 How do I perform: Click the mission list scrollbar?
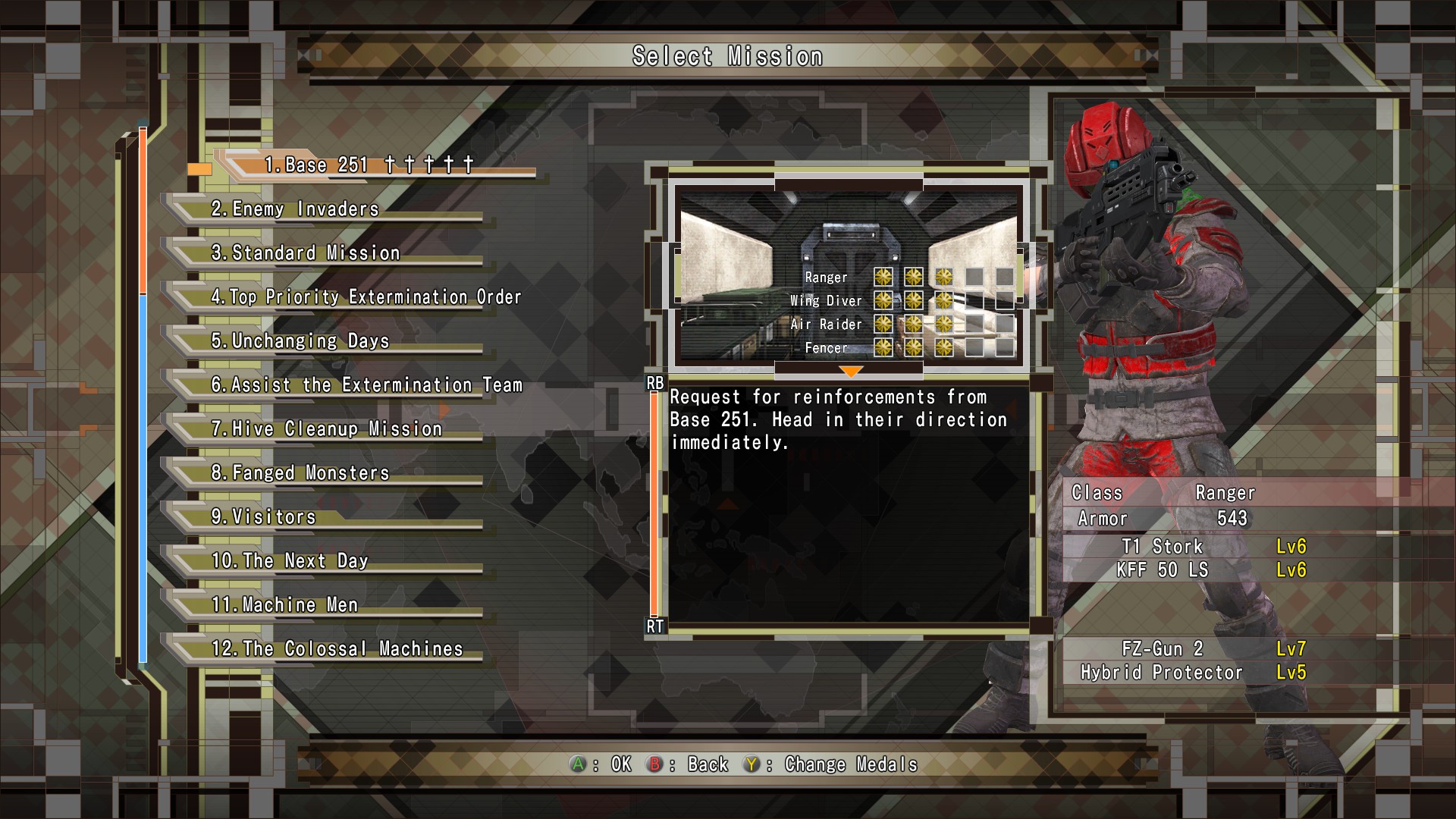coord(143,394)
